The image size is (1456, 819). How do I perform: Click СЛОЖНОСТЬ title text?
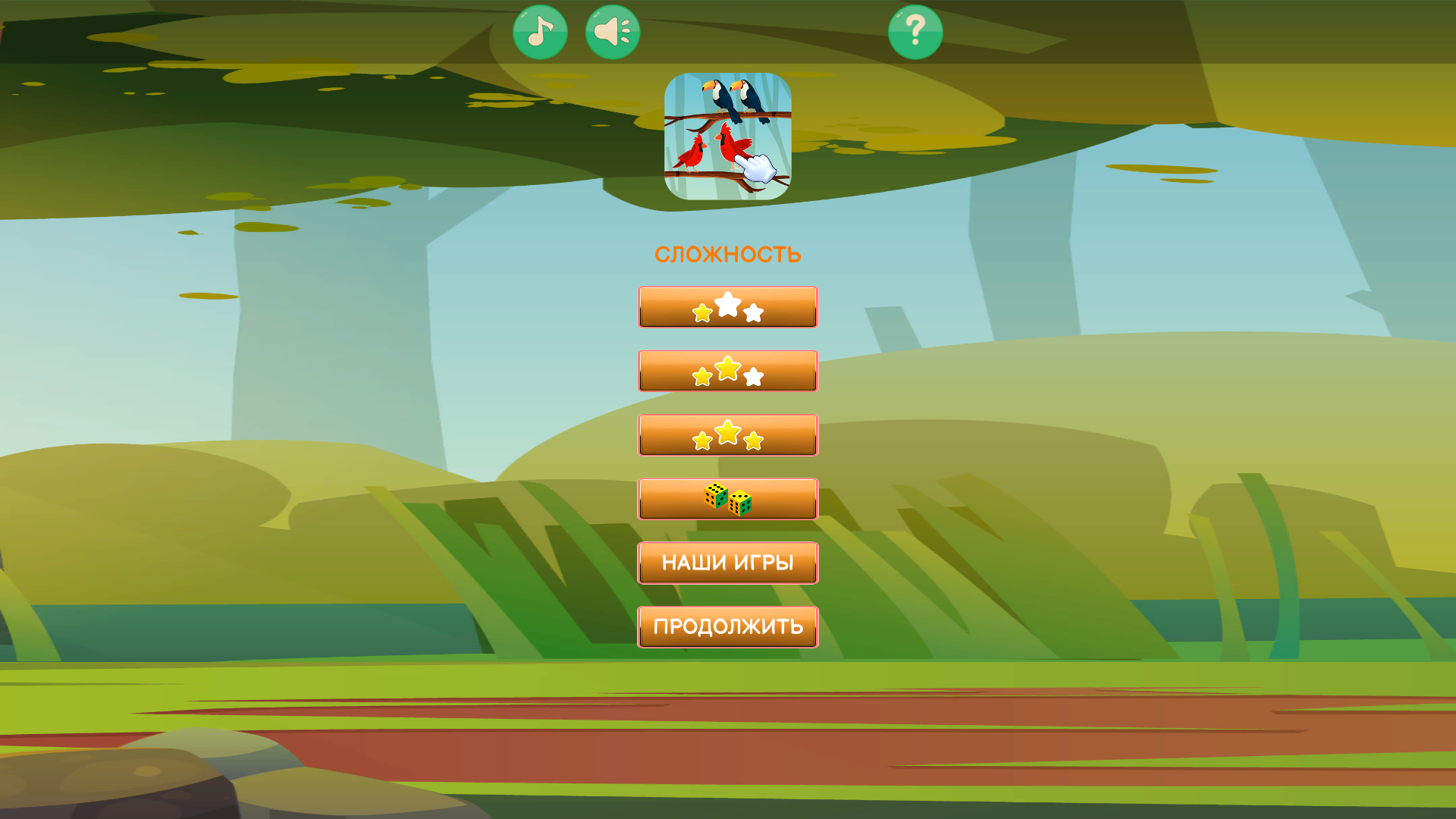tap(727, 253)
